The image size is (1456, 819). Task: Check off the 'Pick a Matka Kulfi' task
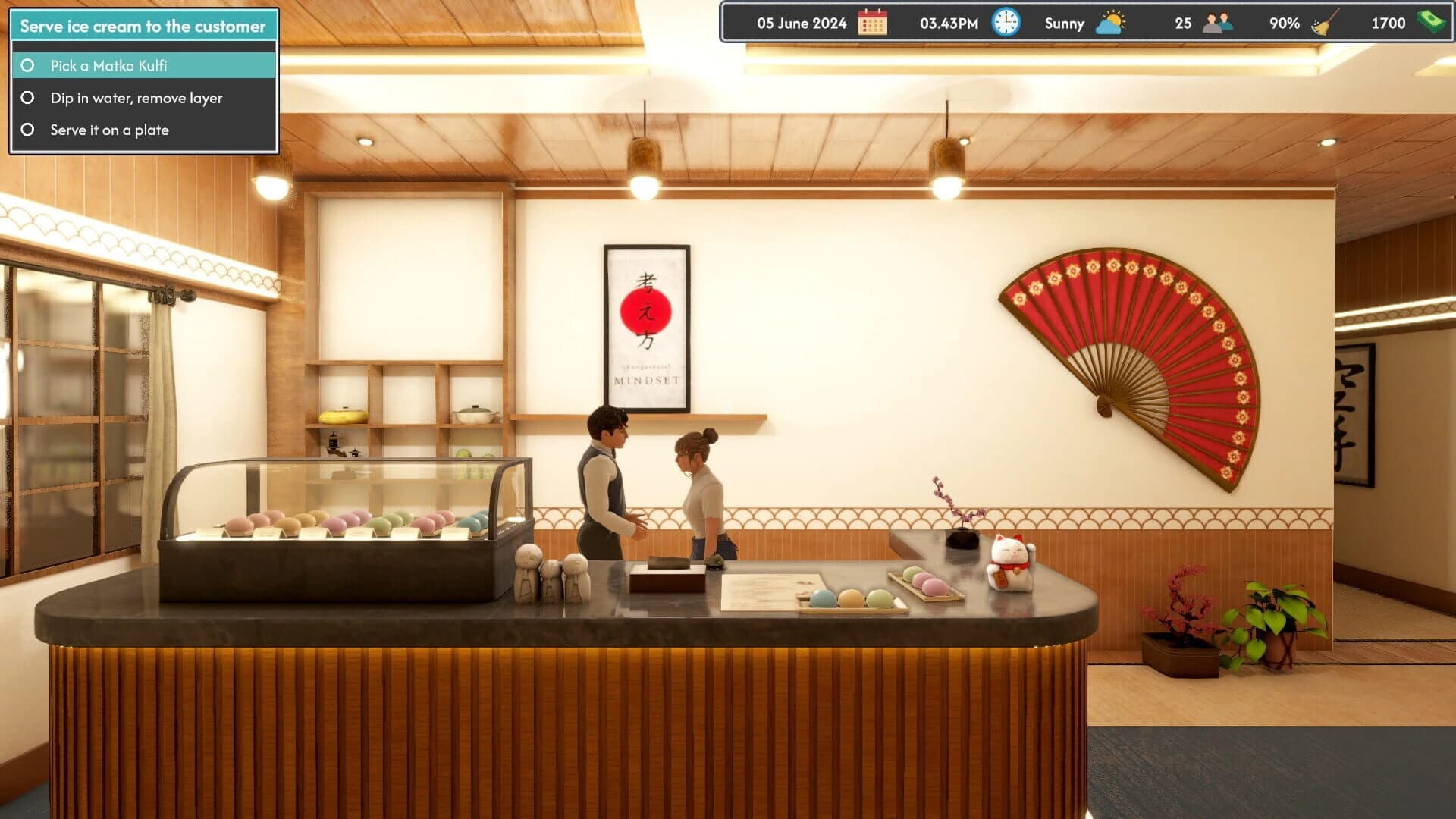[29, 66]
